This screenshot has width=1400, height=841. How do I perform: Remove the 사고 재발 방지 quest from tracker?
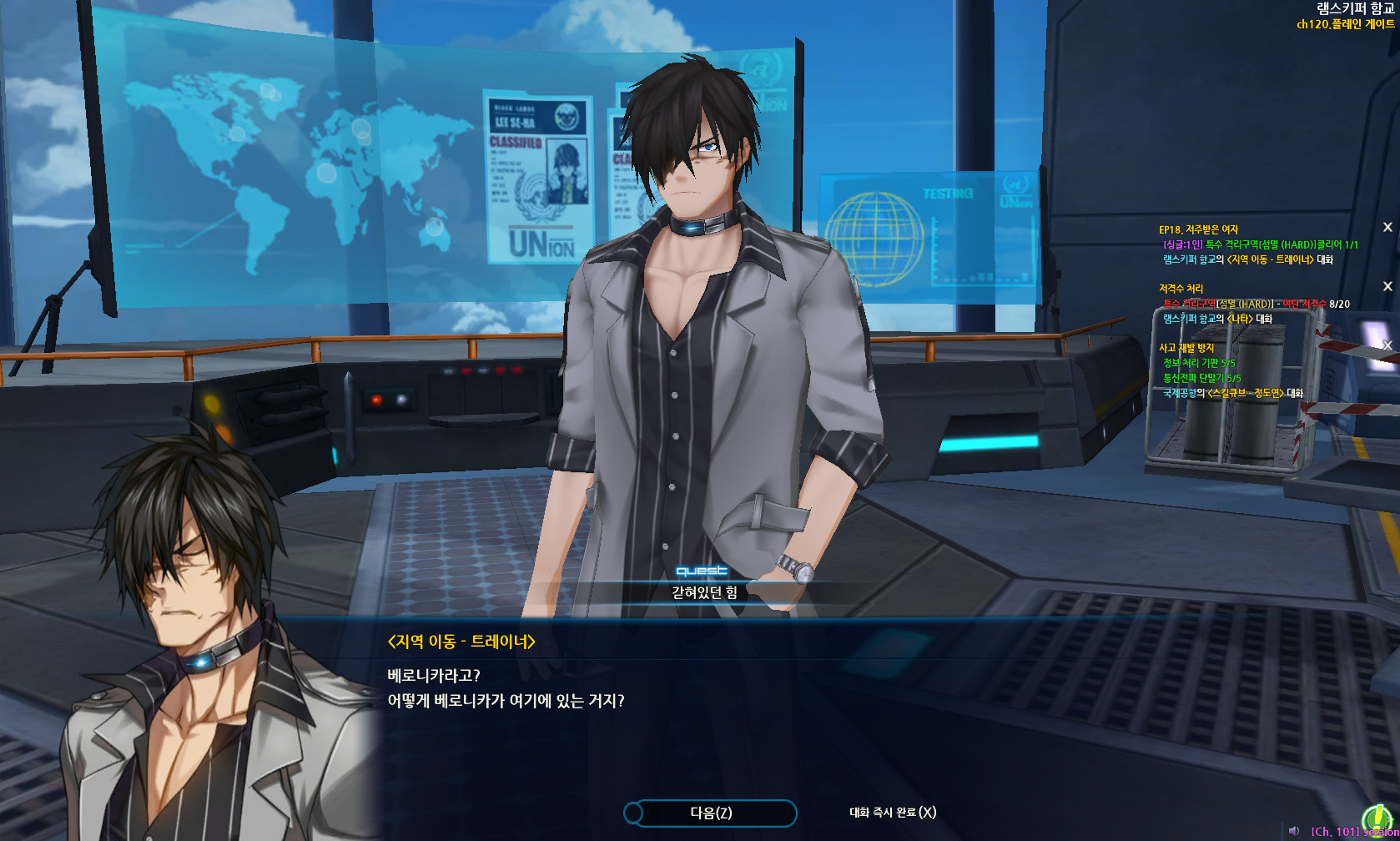tap(1387, 345)
